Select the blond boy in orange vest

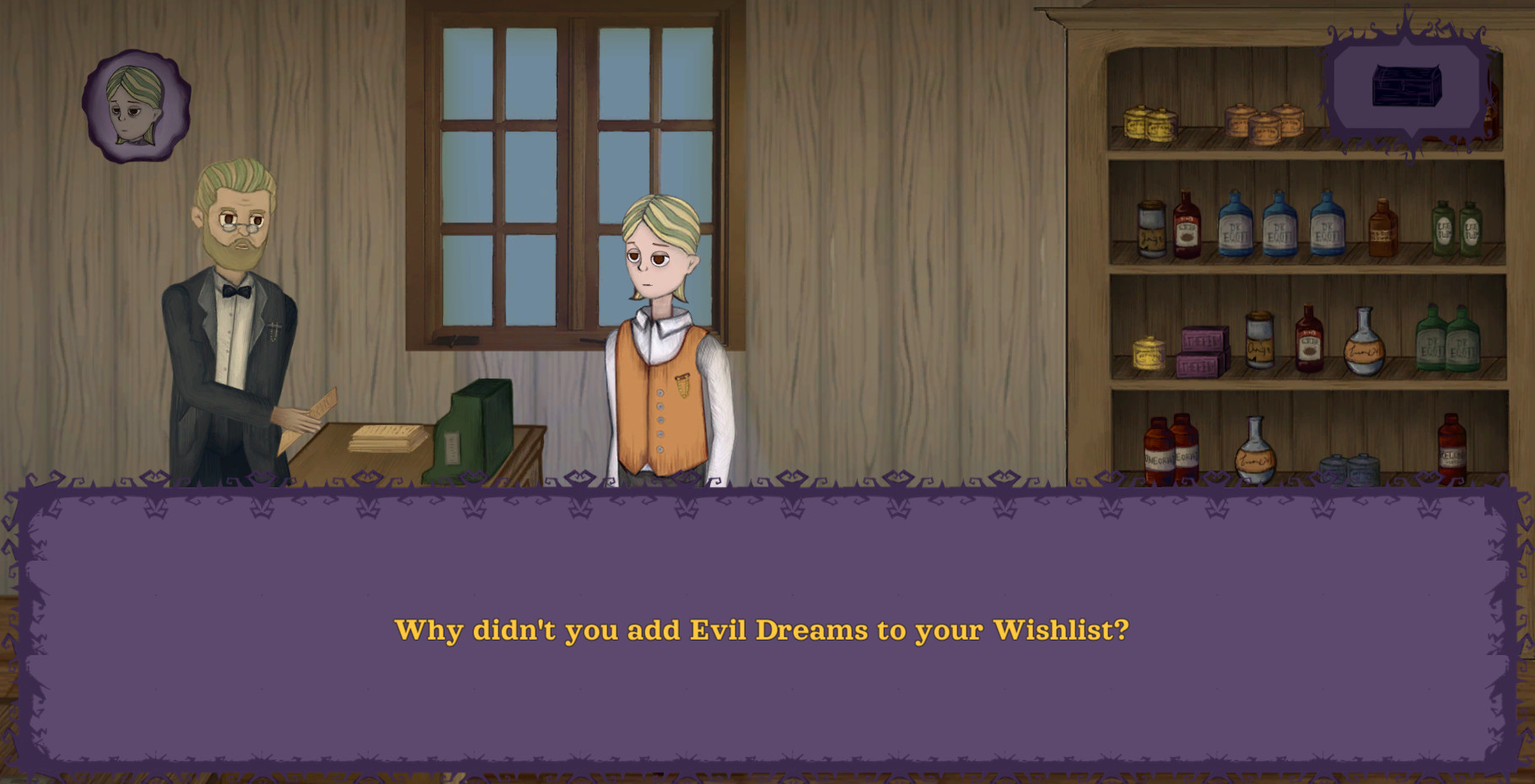pos(662,354)
